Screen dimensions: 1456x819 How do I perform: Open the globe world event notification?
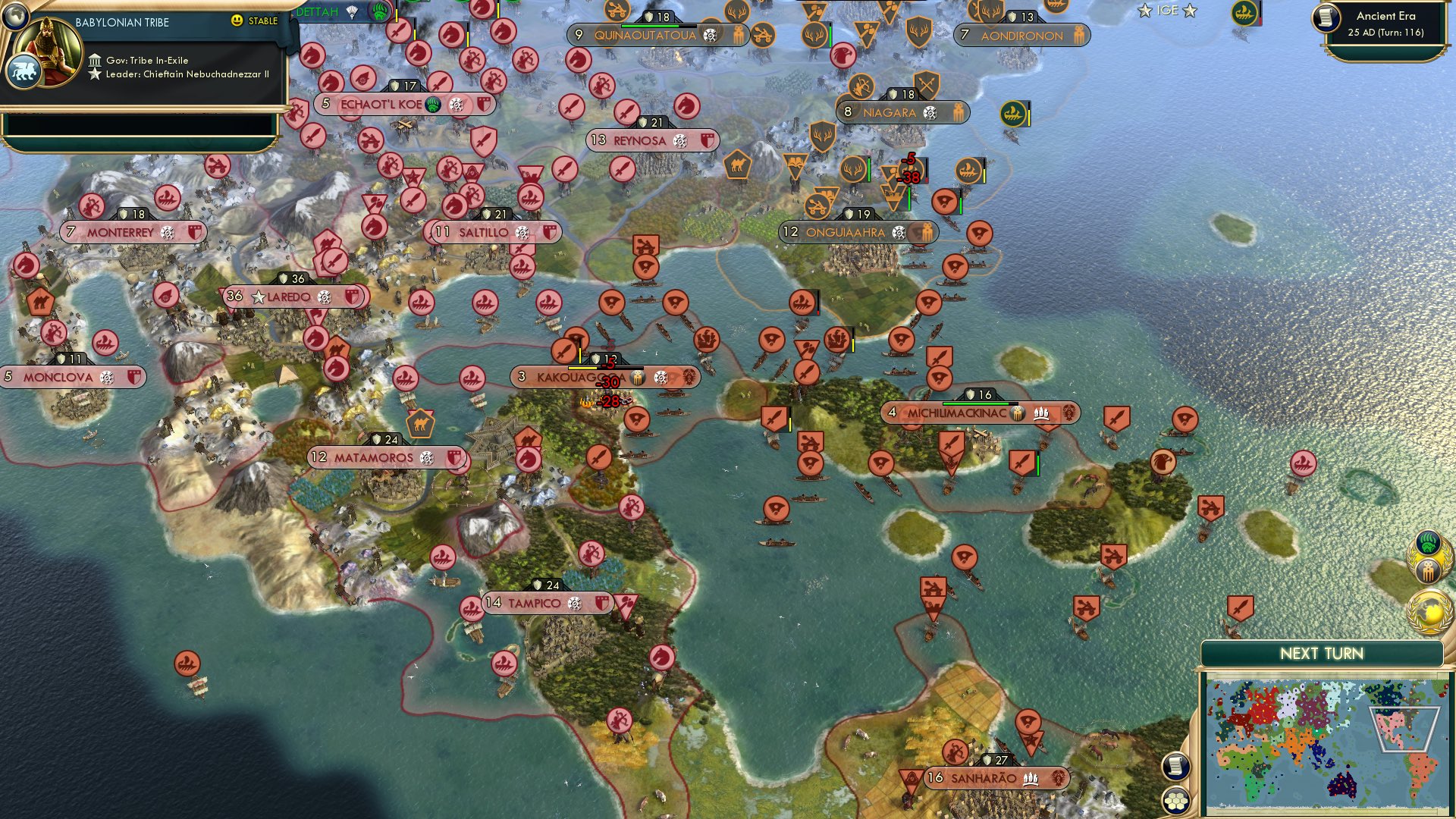[x=1428, y=610]
